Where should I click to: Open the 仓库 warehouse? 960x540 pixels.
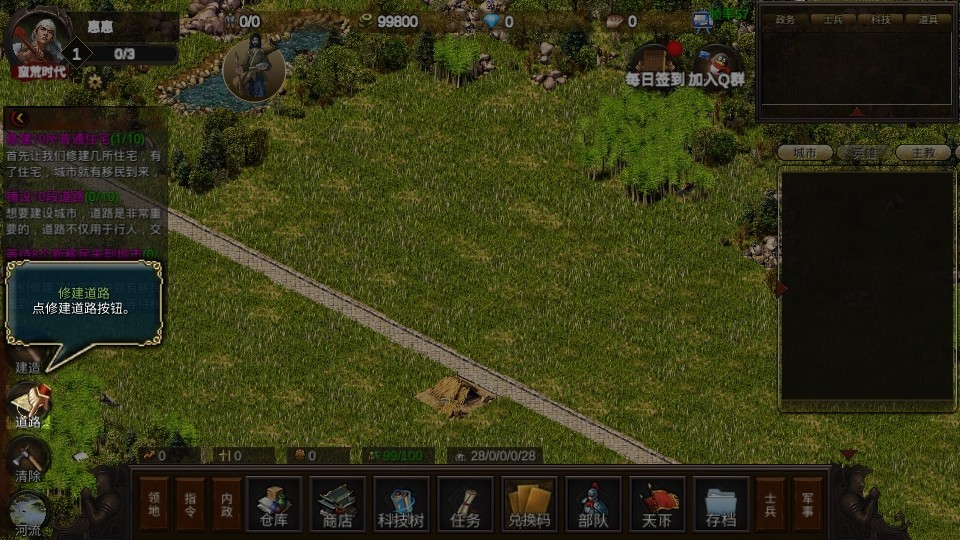coord(273,504)
